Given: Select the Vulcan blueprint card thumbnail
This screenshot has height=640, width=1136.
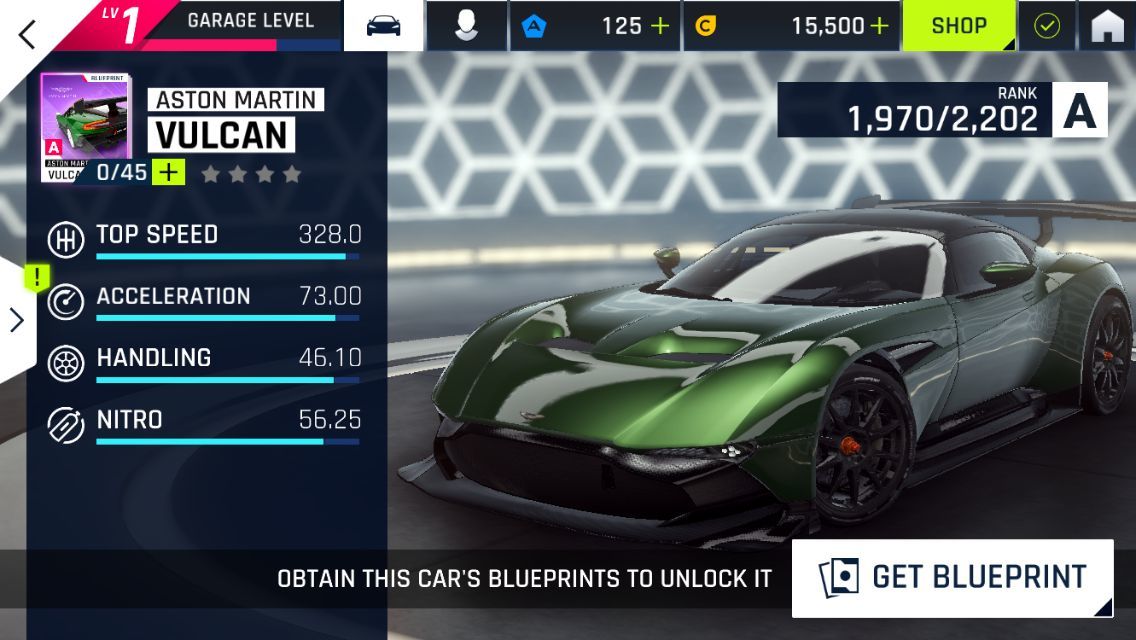Looking at the screenshot, I should coord(84,126).
